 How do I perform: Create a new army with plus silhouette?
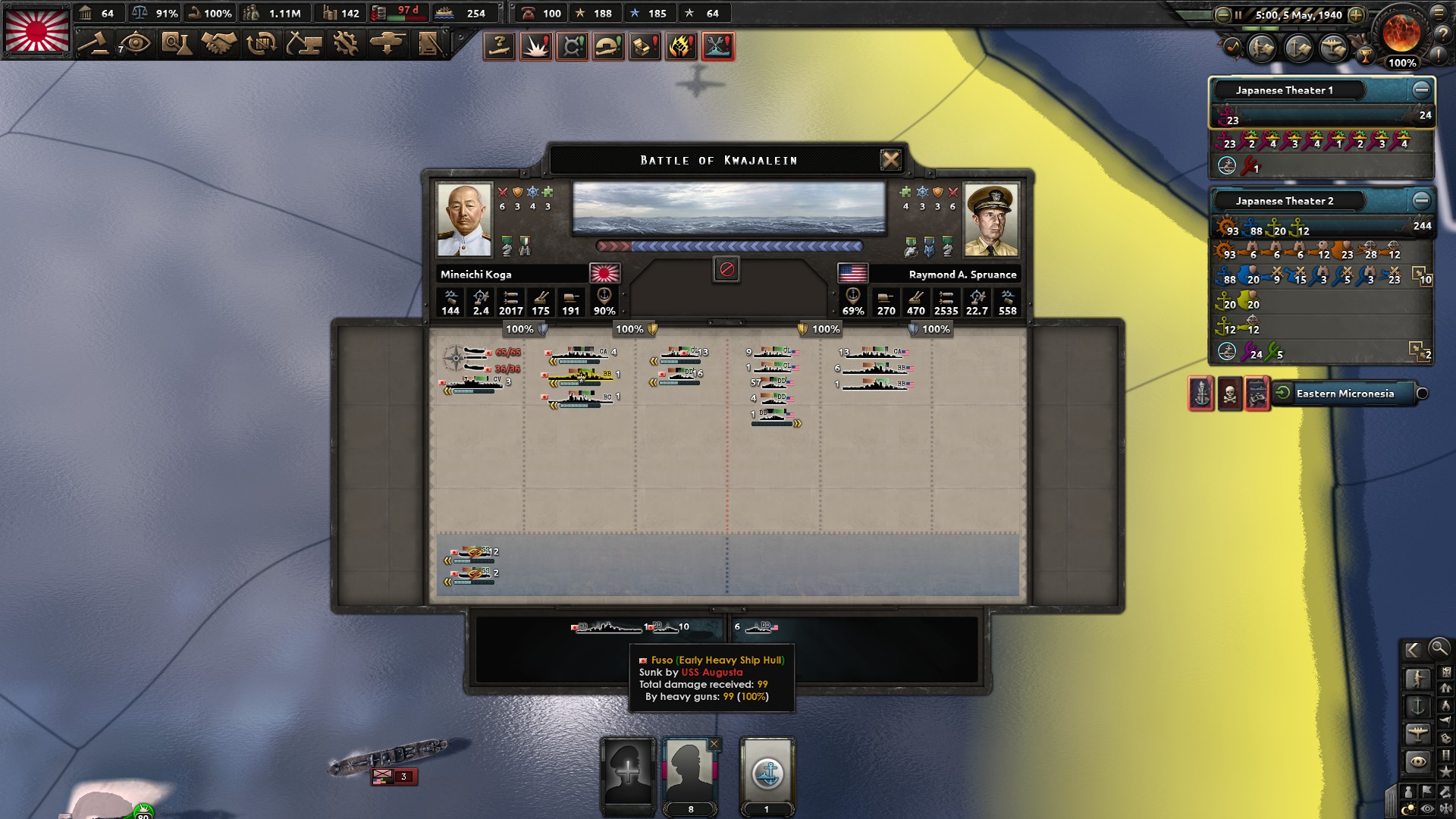point(628,773)
